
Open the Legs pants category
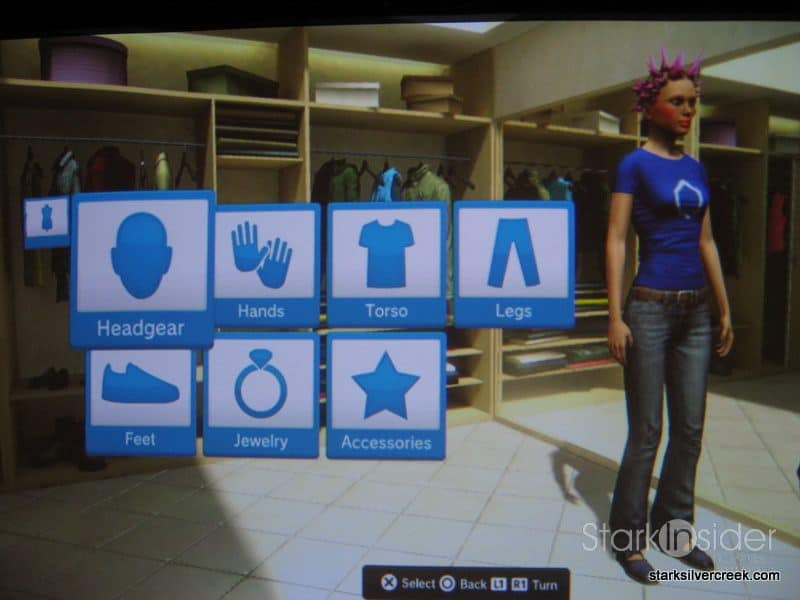point(514,263)
